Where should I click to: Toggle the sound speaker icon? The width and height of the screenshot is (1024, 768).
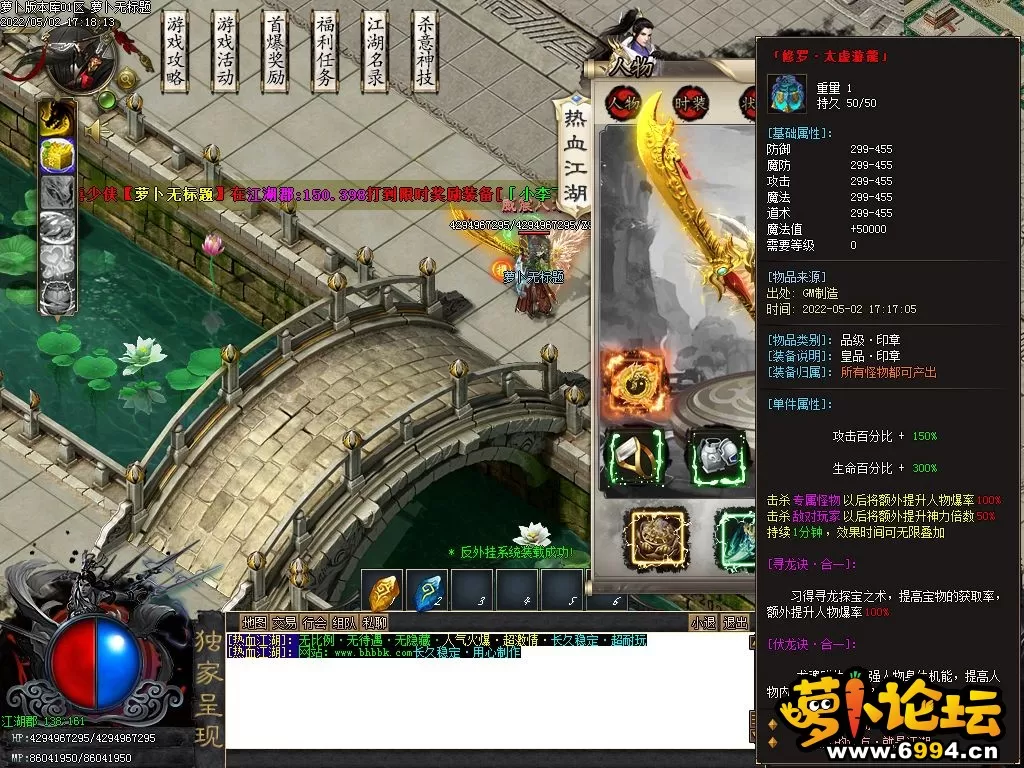point(94,130)
